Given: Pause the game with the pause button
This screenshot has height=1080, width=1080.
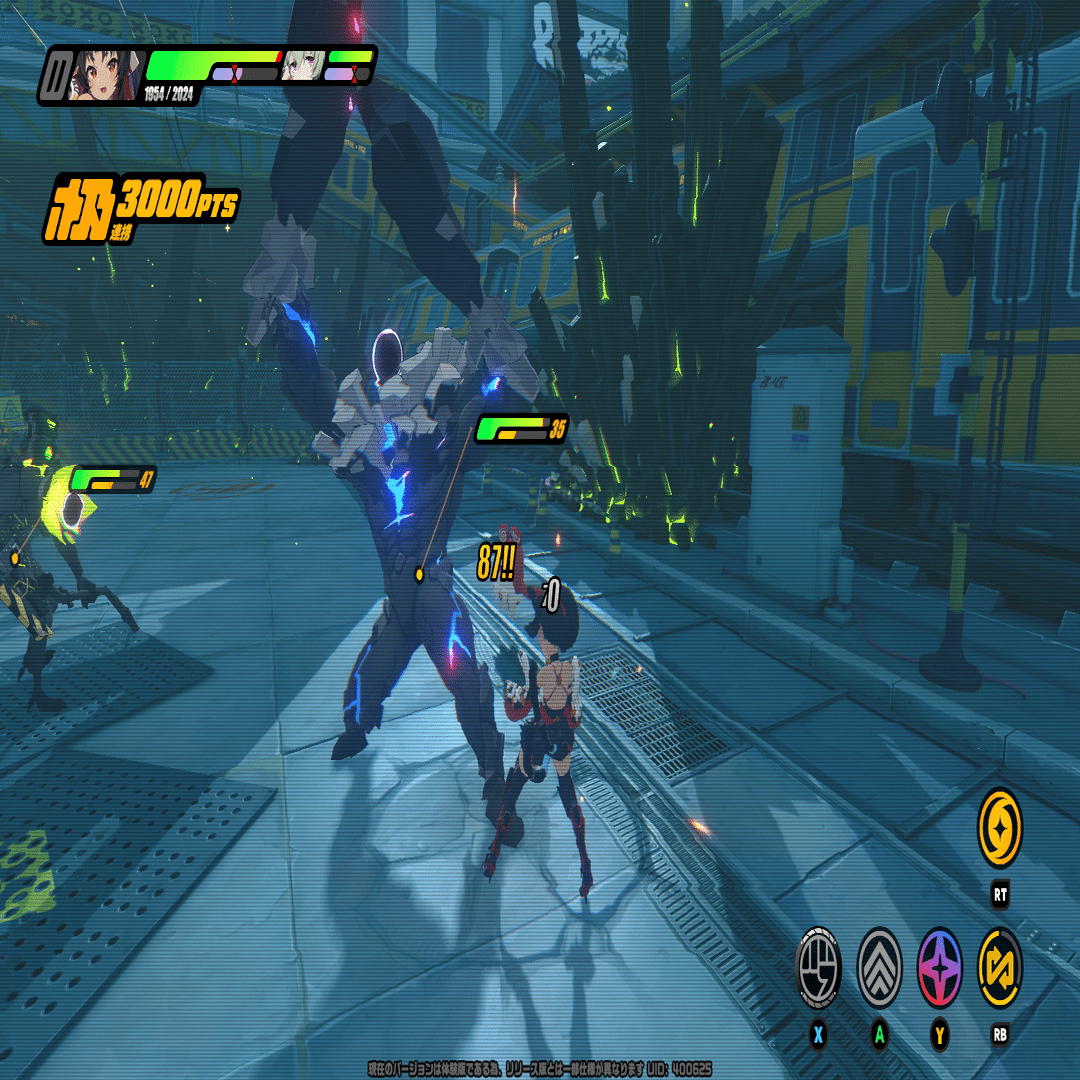Looking at the screenshot, I should pyautogui.click(x=55, y=75).
